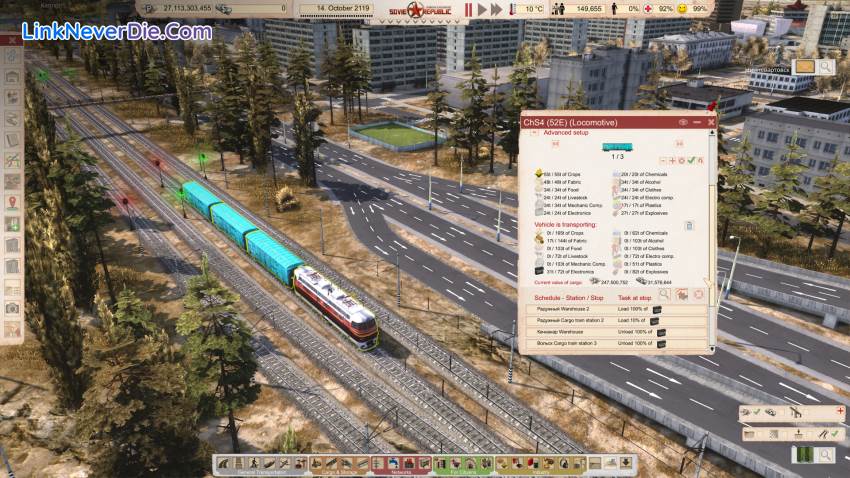This screenshot has height=478, width=850.
Task: Toggle the Advanced setup expander
Action: [x=532, y=132]
